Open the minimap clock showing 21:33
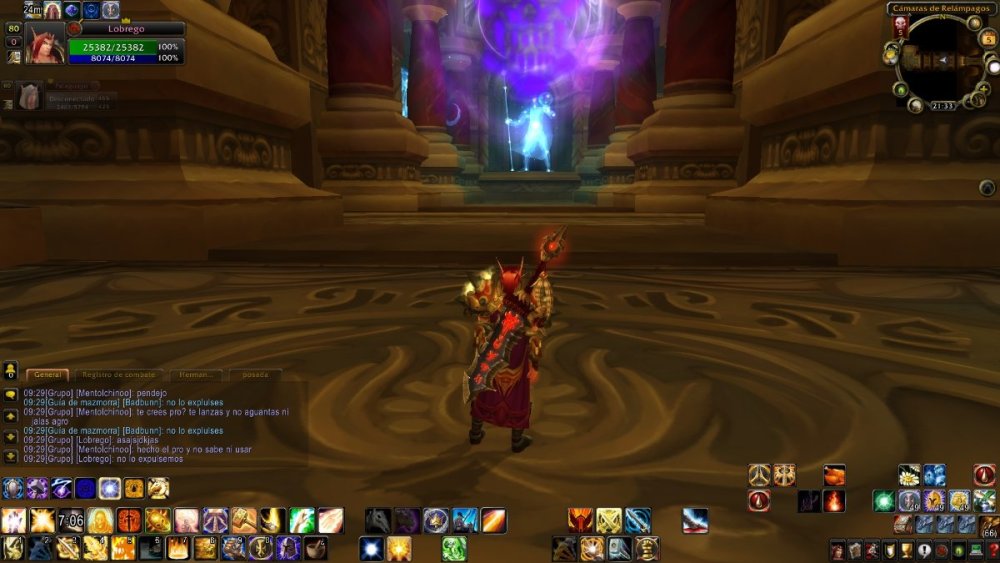Screen dimensions: 1000x563 941,105
